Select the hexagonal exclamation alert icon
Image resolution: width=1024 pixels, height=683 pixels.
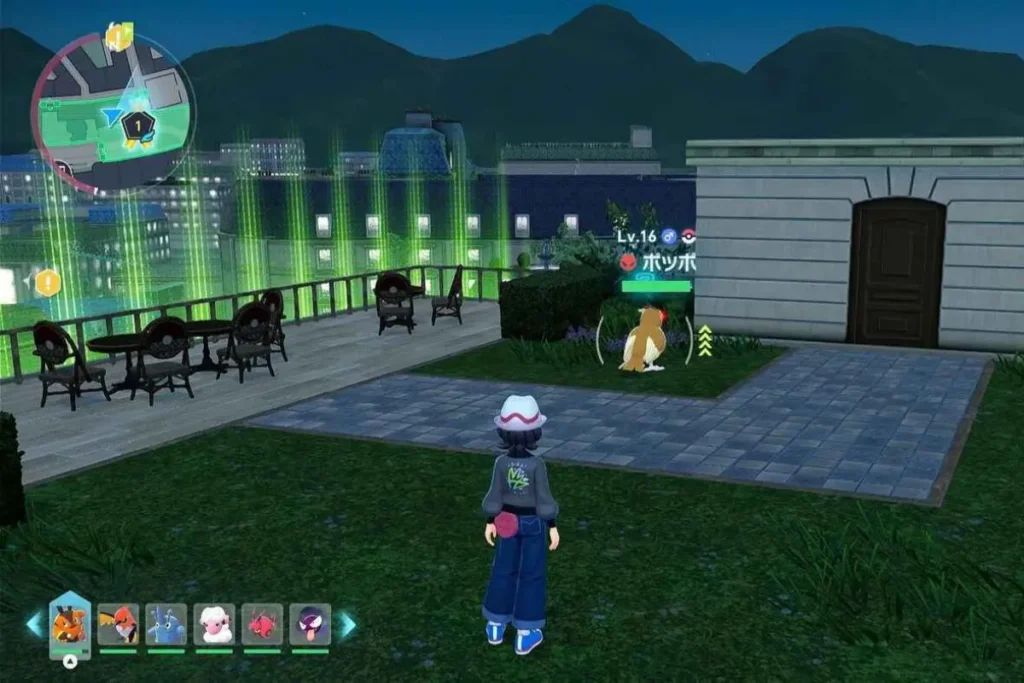point(47,283)
